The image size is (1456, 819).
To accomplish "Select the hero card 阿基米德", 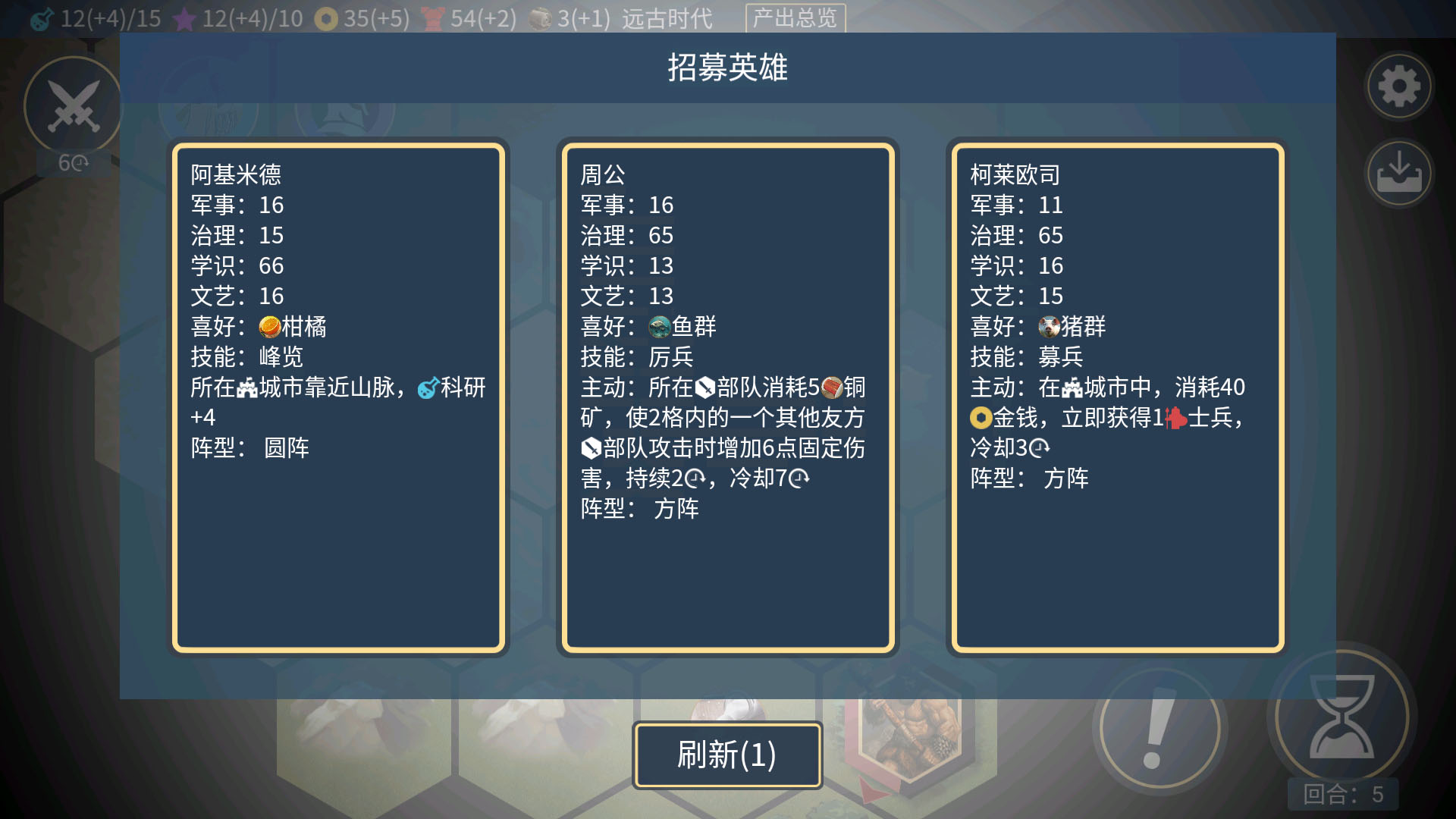I will point(339,394).
